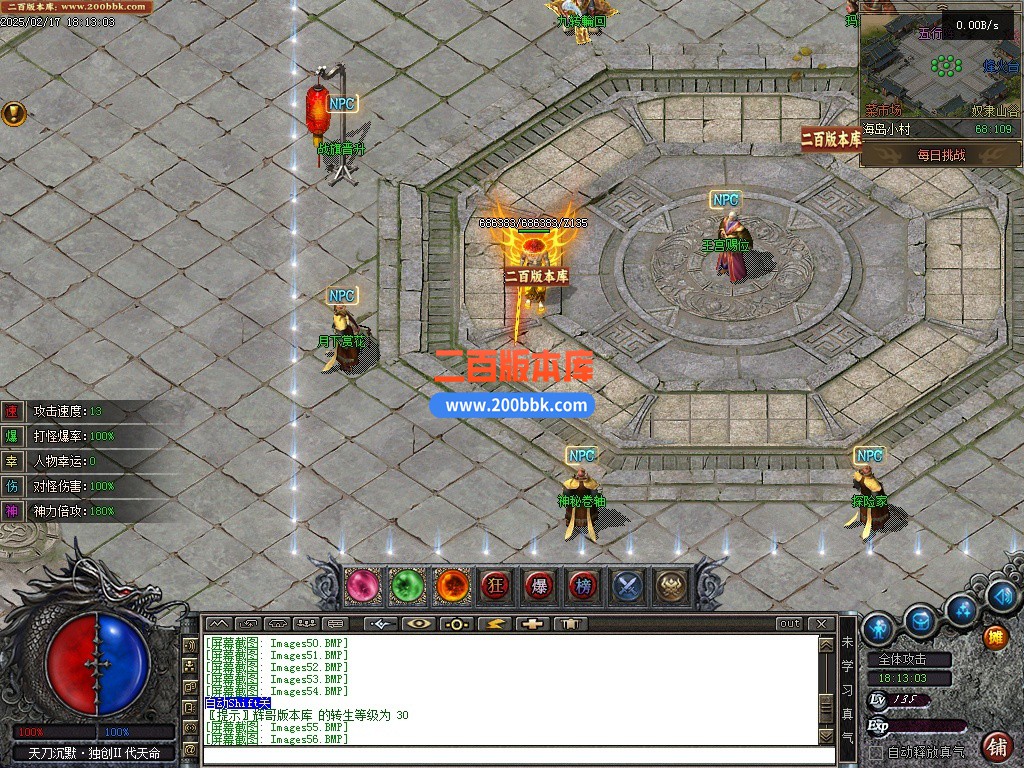The height and width of the screenshot is (768, 1024).
Task: Select the pink orb hotbar icon
Action: 363,586
